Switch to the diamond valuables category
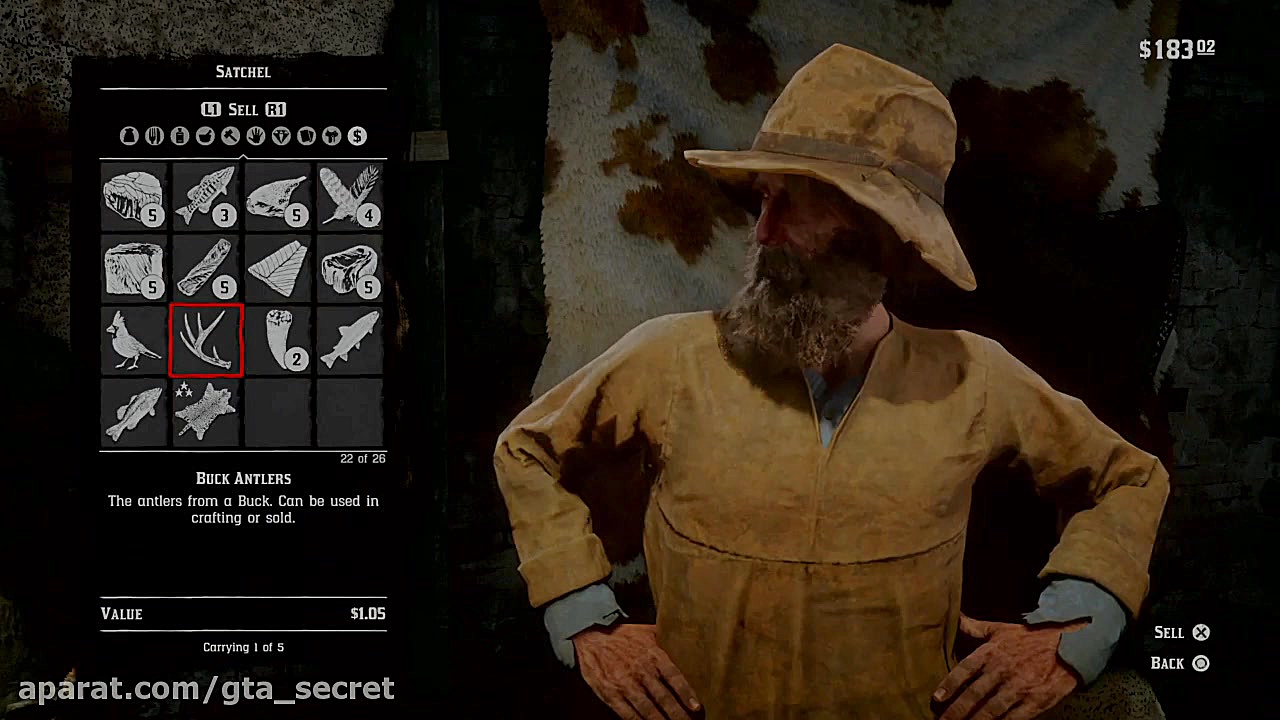Viewport: 1280px width, 720px height. [x=281, y=136]
